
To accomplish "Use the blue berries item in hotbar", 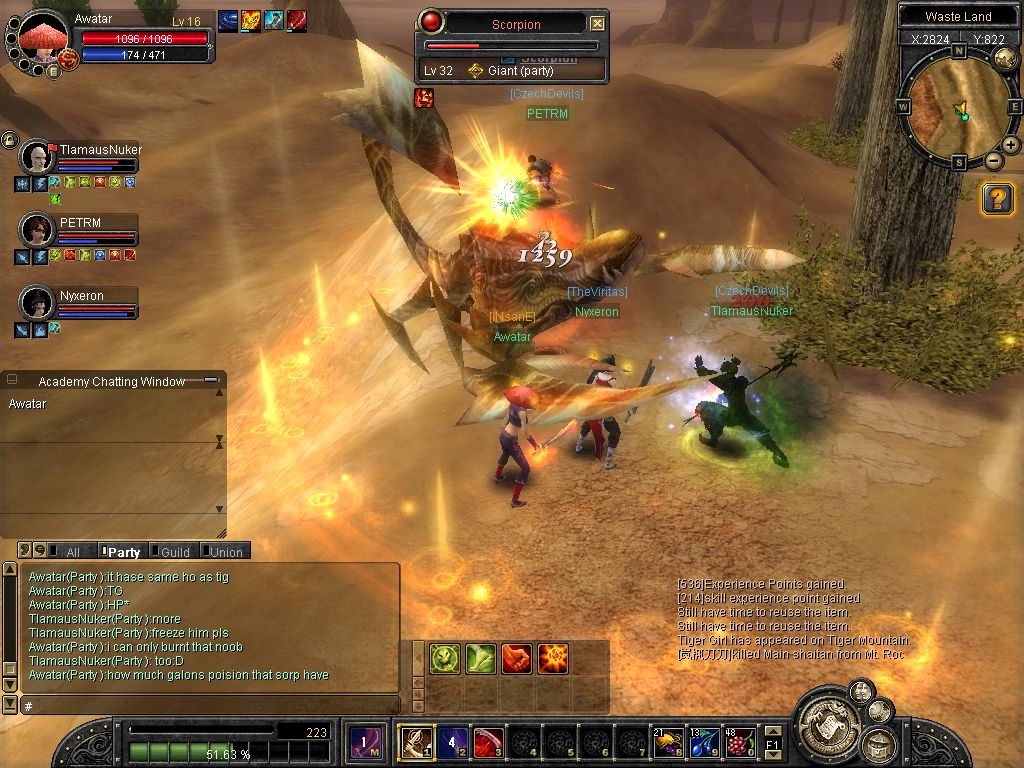I will (x=703, y=742).
